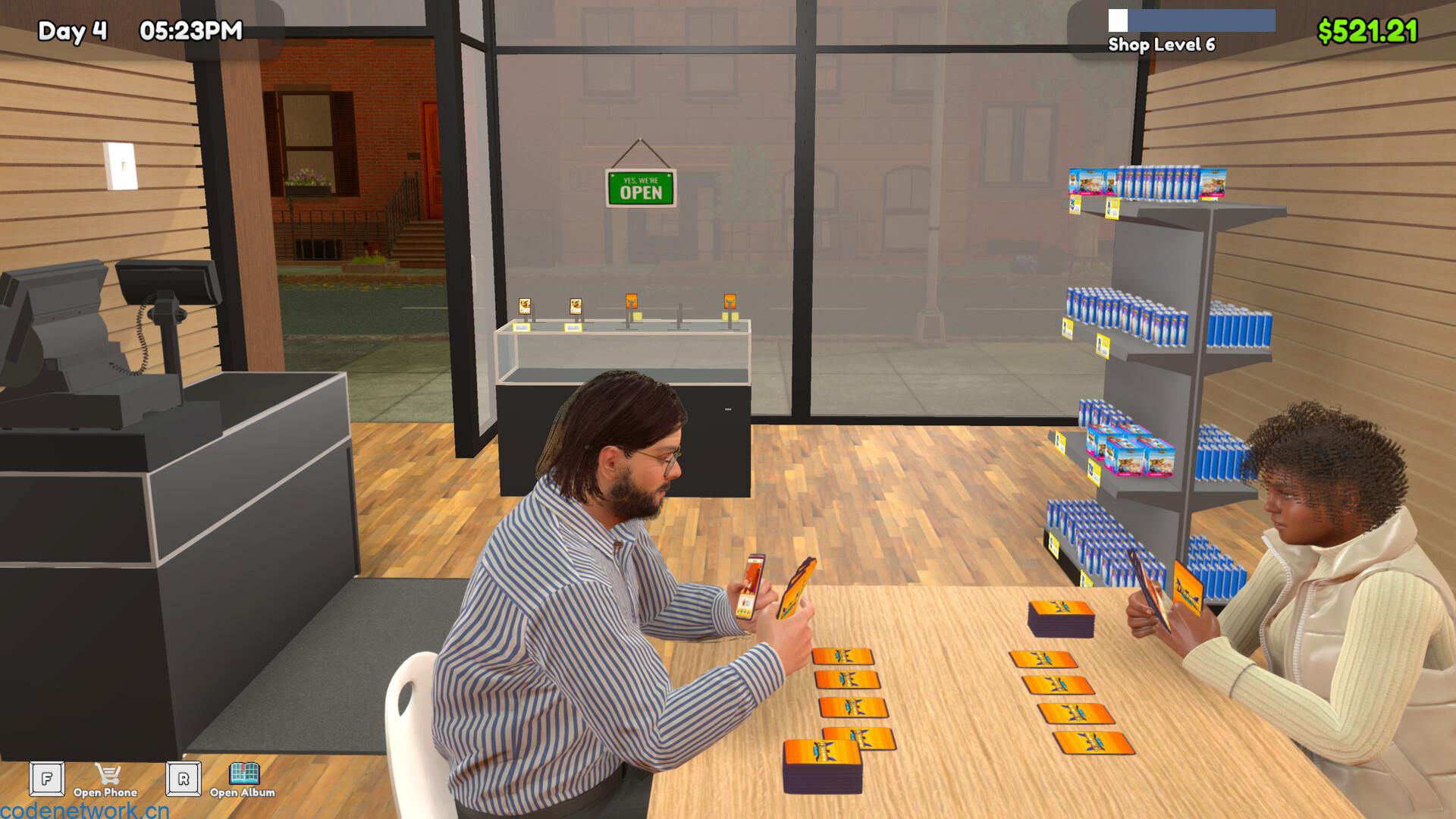Flip the green 'YES, WE'RE OPEN' sign

click(639, 186)
